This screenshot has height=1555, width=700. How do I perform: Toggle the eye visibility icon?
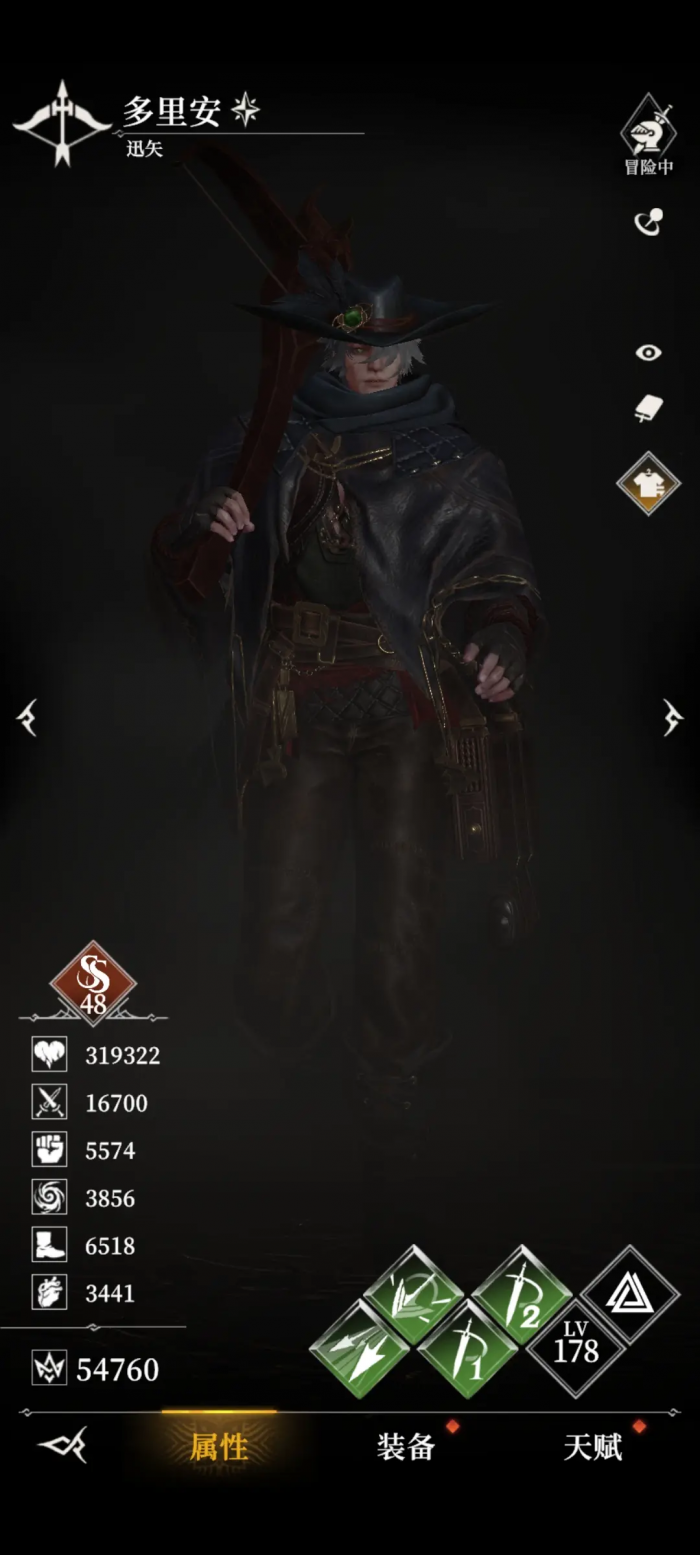648,352
